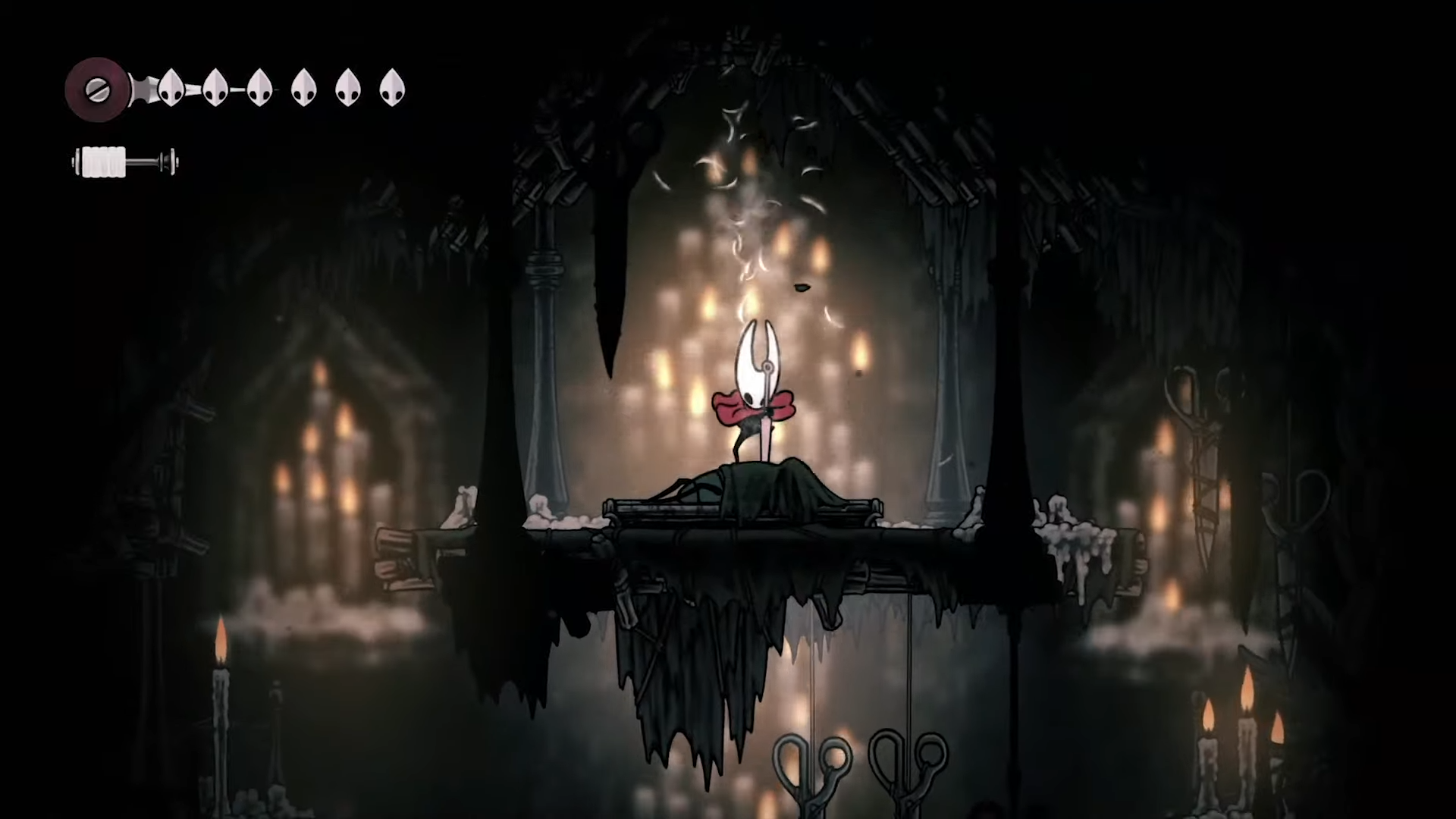Click the falling leaf beside Hornet
The height and width of the screenshot is (819, 1456).
[x=804, y=288]
